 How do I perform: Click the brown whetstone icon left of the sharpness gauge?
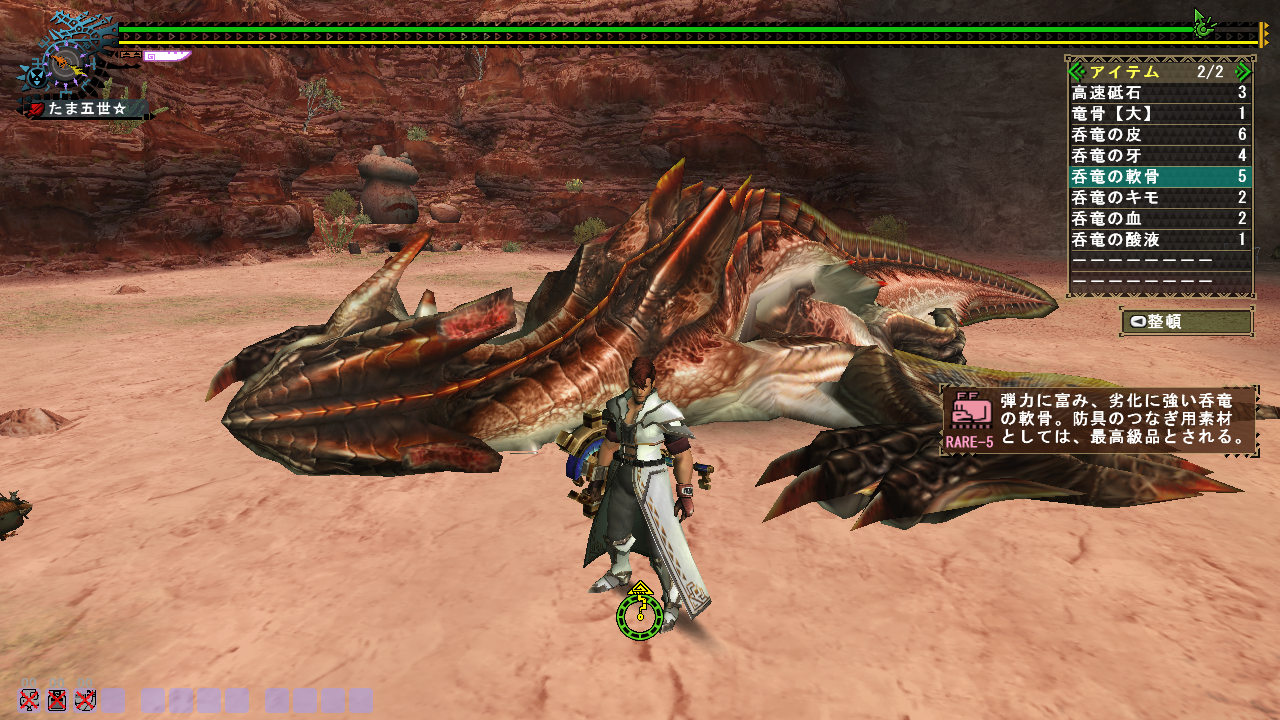pos(130,55)
